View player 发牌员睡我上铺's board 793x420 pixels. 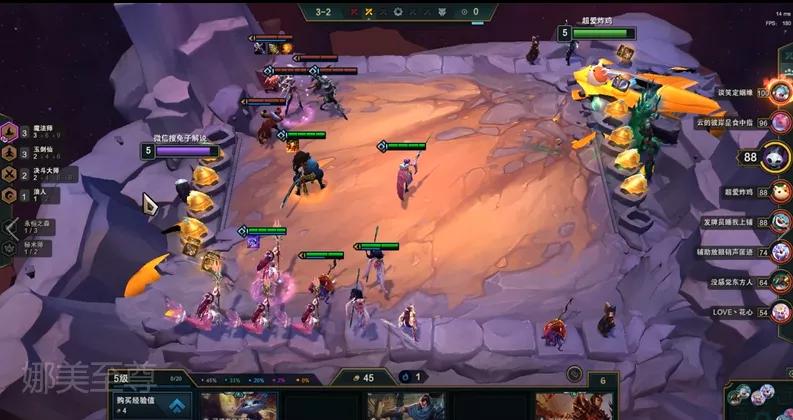[x=780, y=222]
